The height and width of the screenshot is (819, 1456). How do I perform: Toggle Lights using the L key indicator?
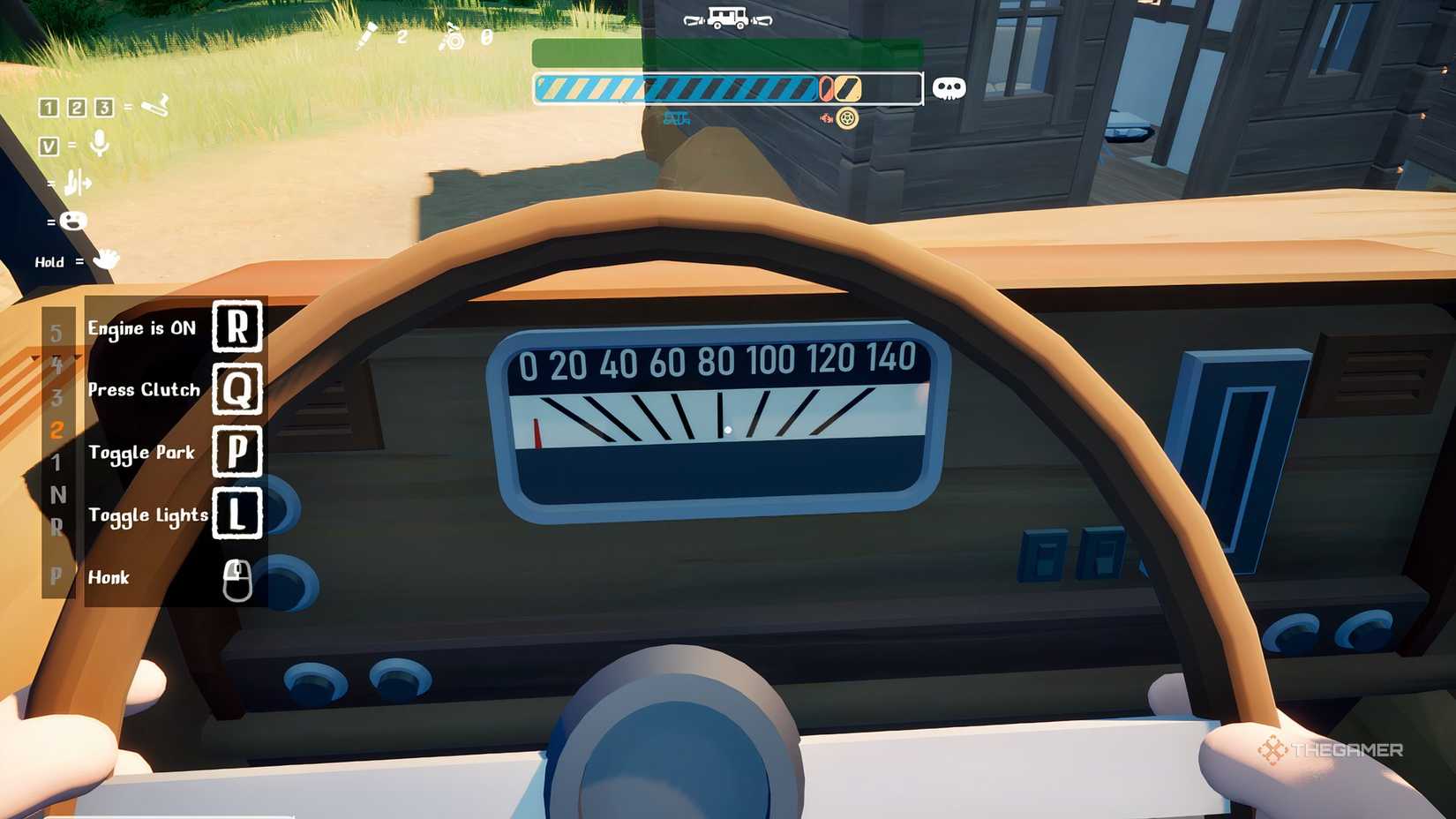click(239, 514)
